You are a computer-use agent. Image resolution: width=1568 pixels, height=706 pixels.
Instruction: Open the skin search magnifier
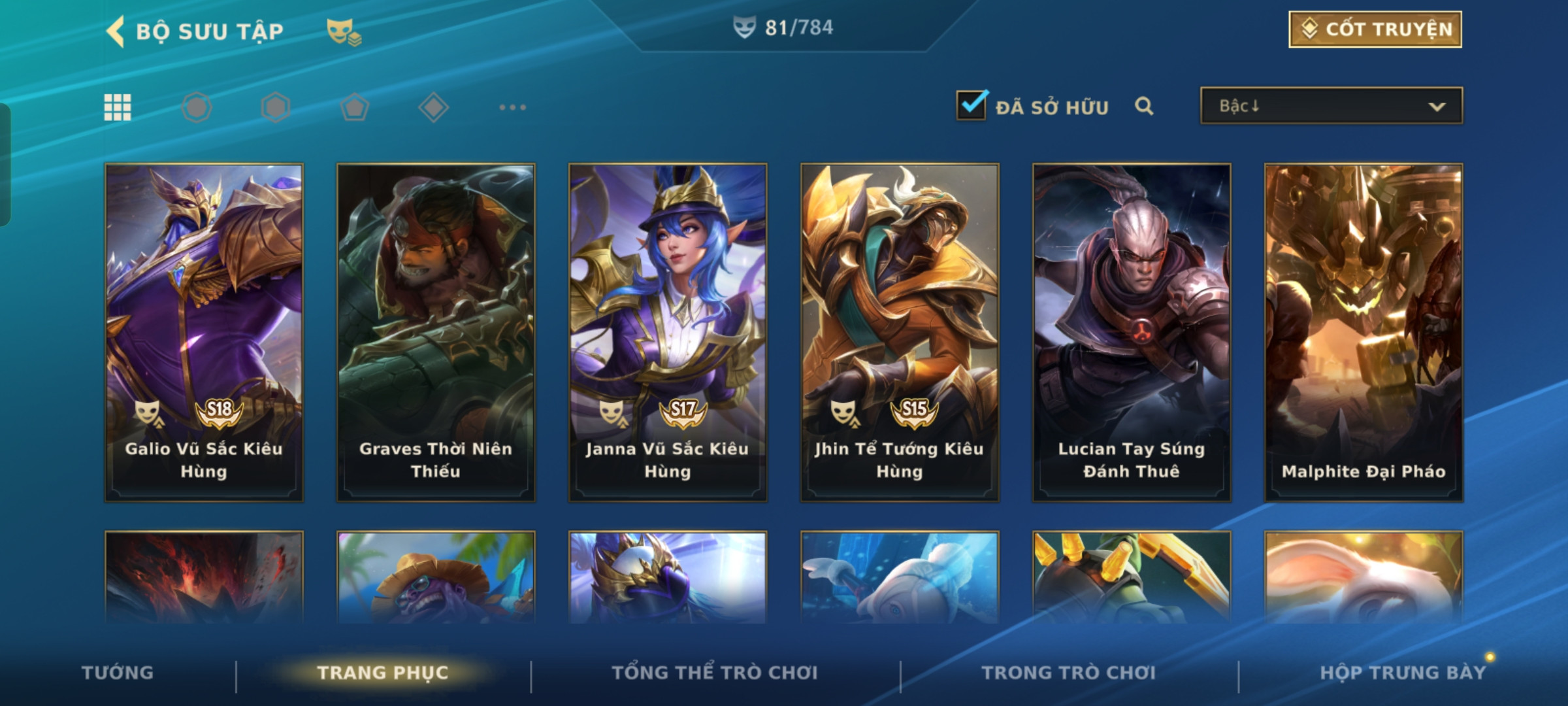coord(1143,106)
